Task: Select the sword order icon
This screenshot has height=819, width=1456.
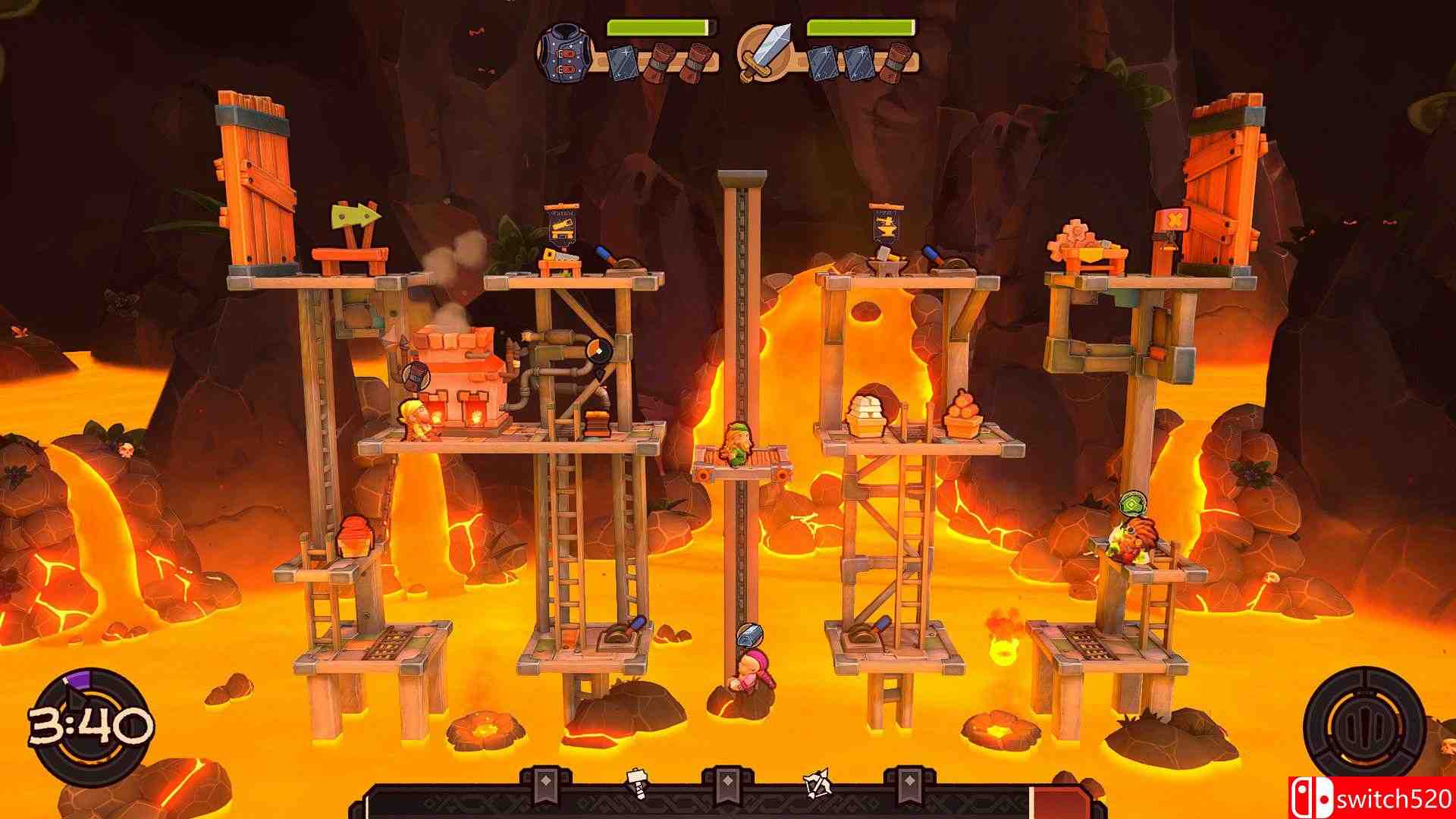Action: (764, 51)
